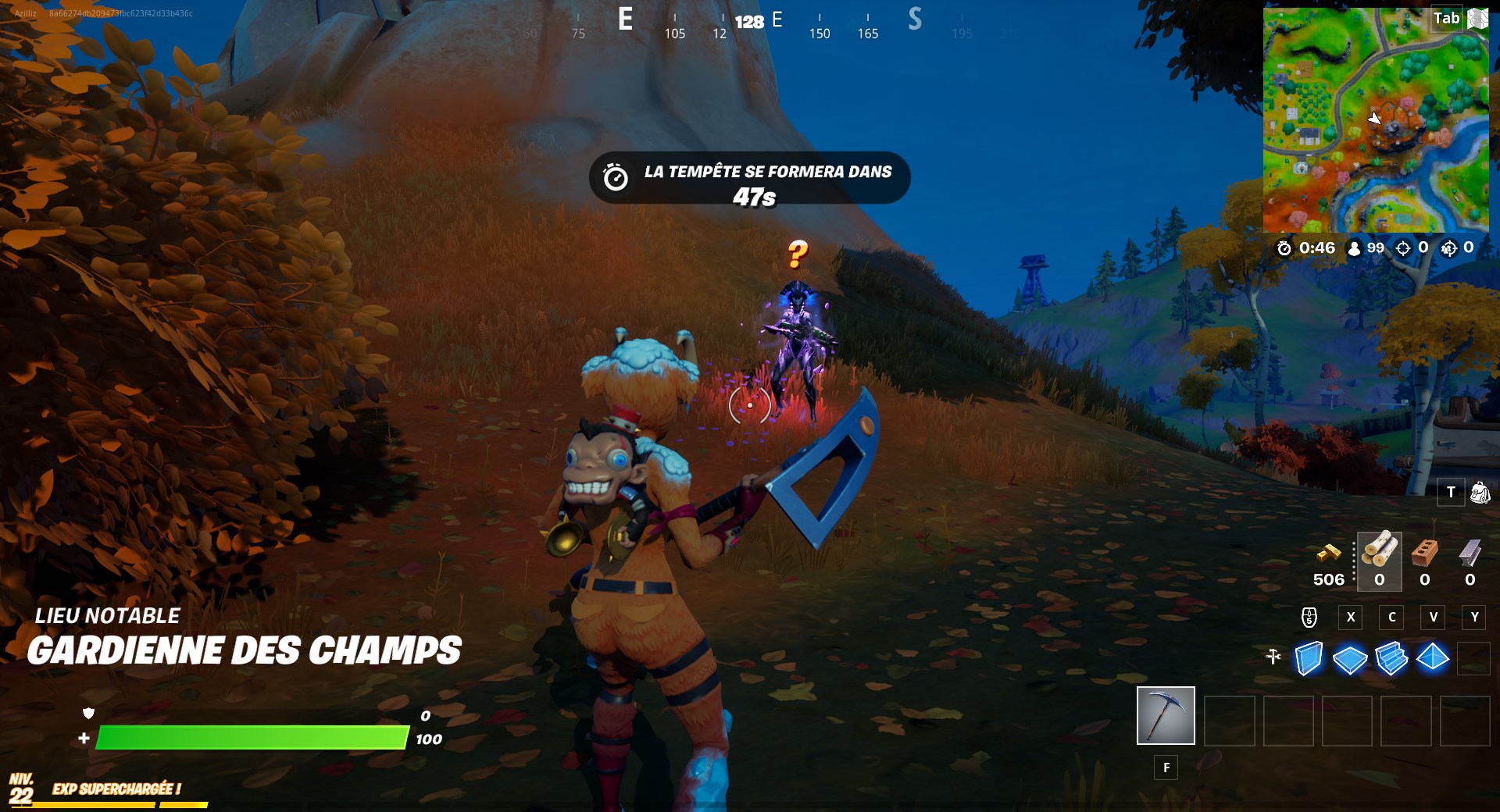Open the full map via the Tab label
The width and height of the screenshot is (1500, 812).
coord(1447,18)
